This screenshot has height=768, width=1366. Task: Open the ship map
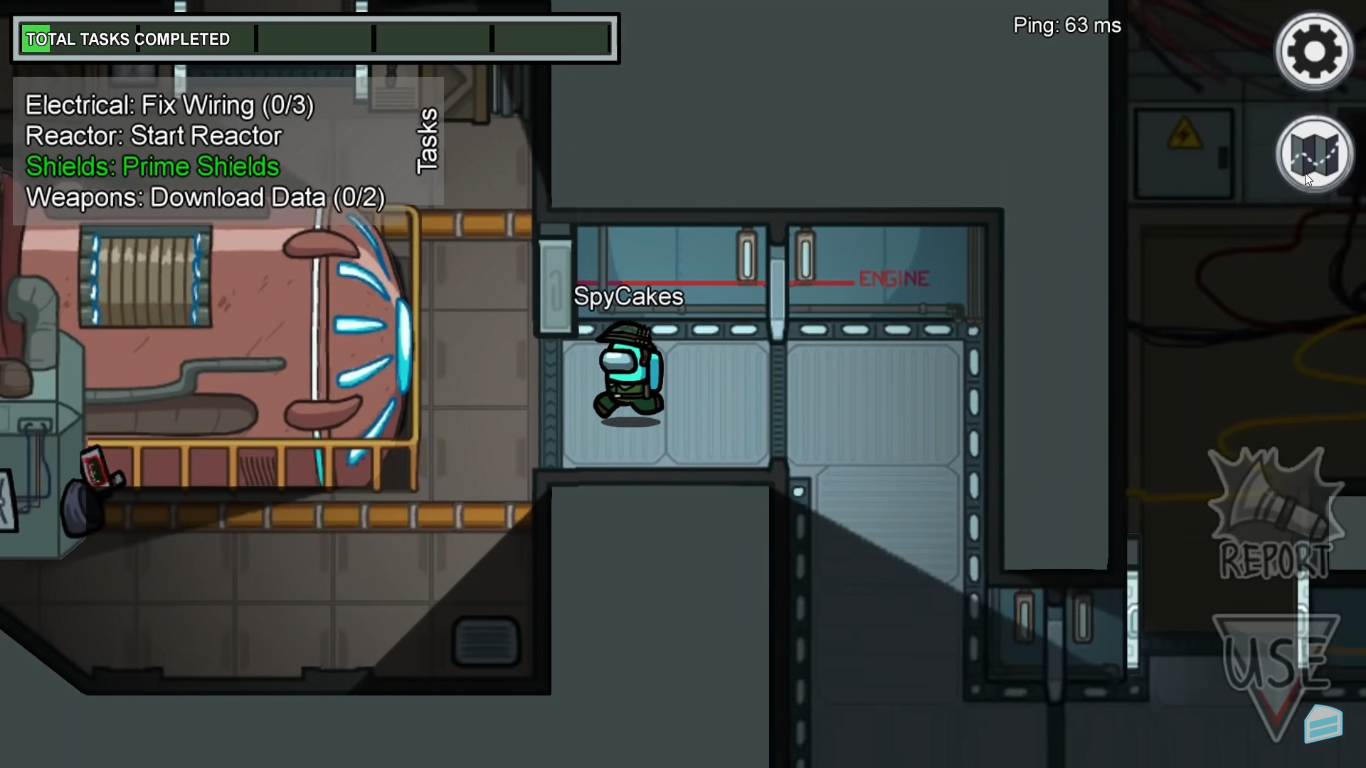pyautogui.click(x=1313, y=154)
